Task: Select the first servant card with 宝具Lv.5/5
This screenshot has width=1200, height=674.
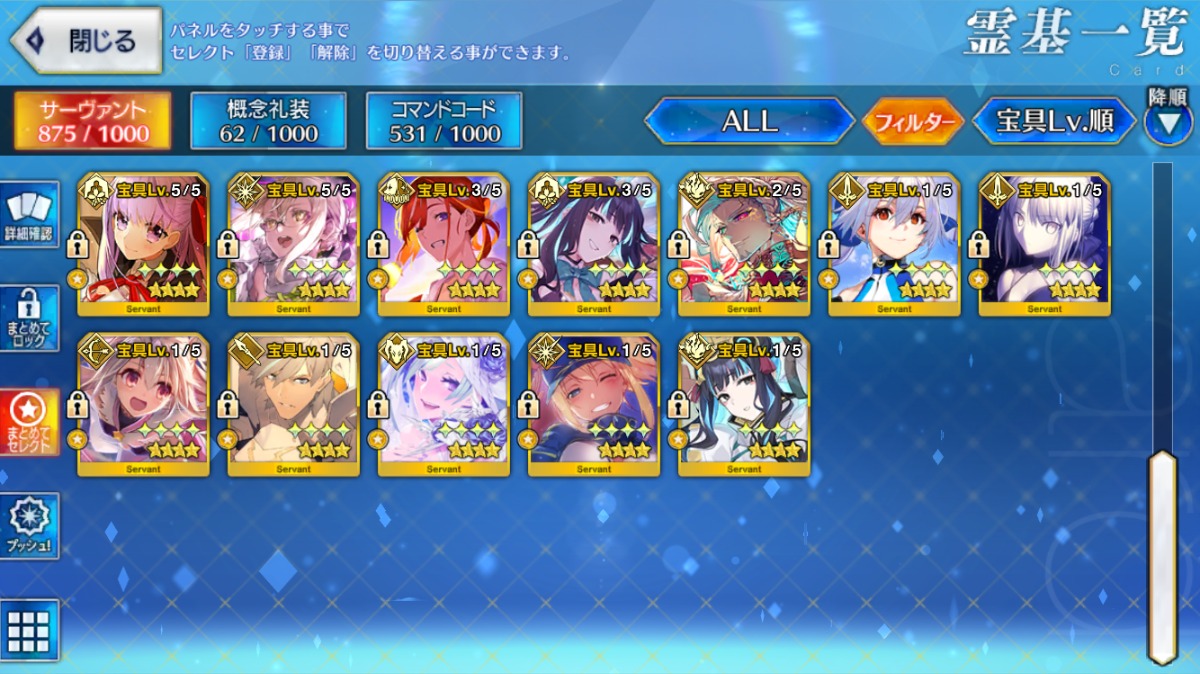Action: click(x=143, y=245)
